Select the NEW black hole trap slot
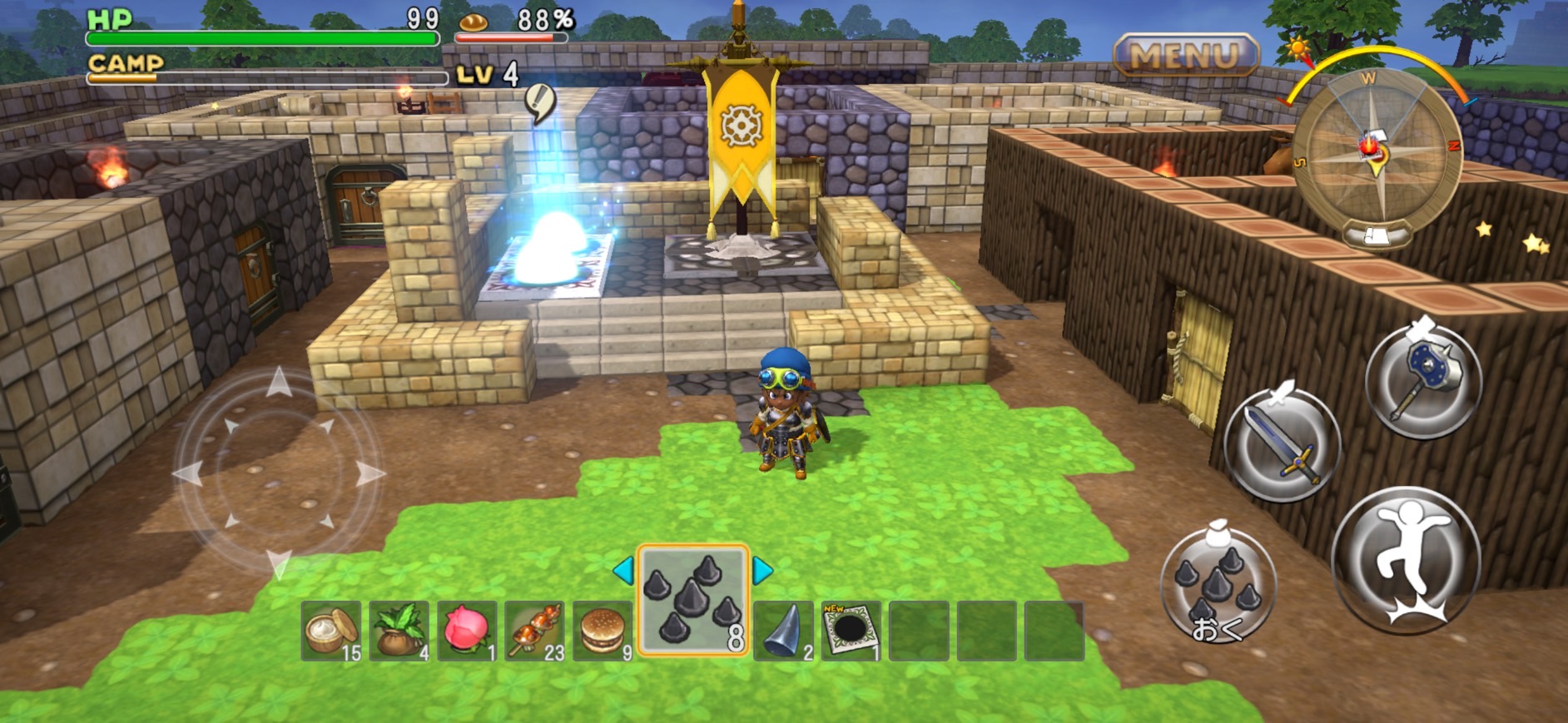Viewport: 1568px width, 723px height. click(x=851, y=631)
